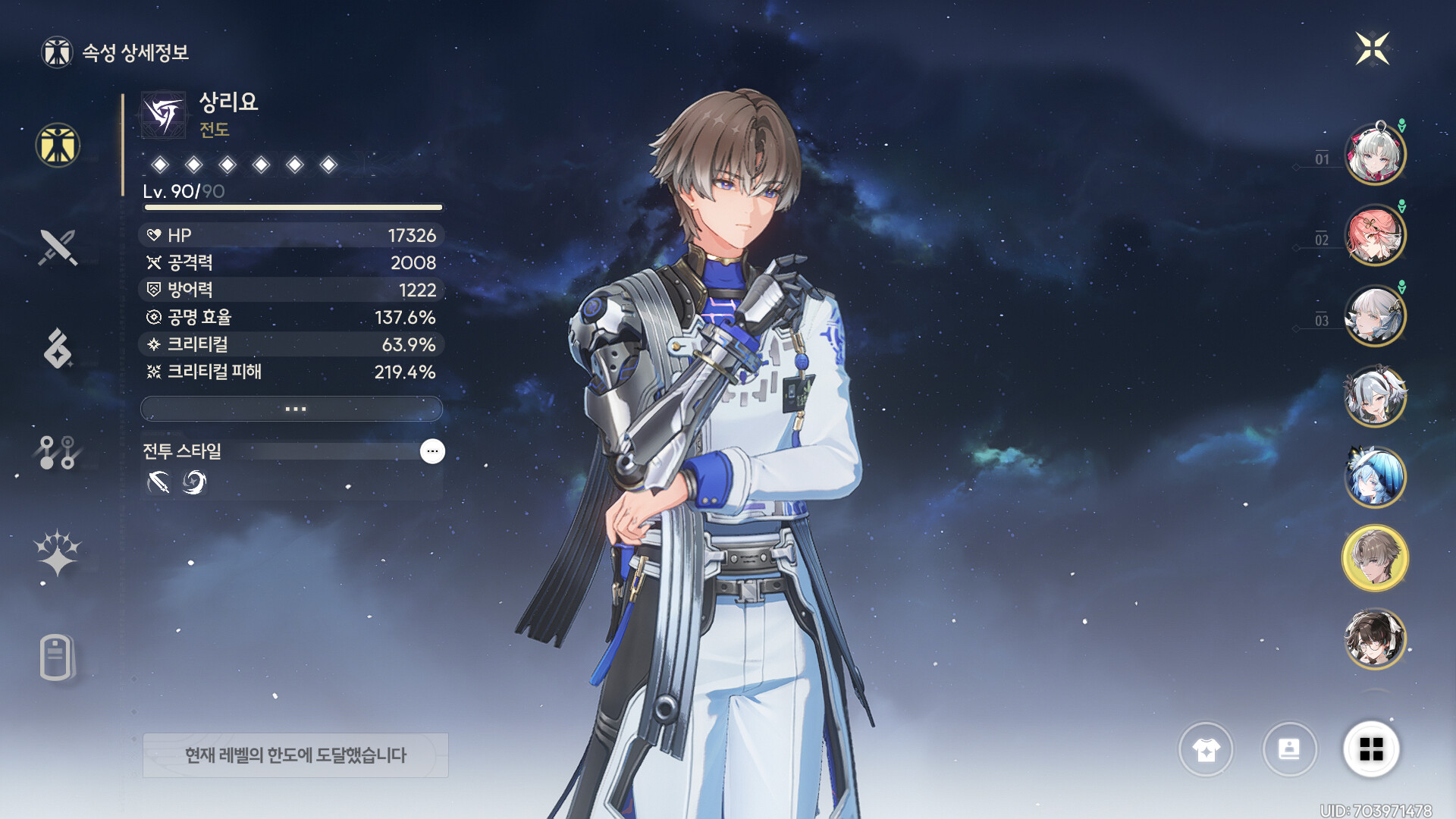1456x819 pixels.
Task: Select the pink-haired character in slot 02
Action: coord(1375,235)
